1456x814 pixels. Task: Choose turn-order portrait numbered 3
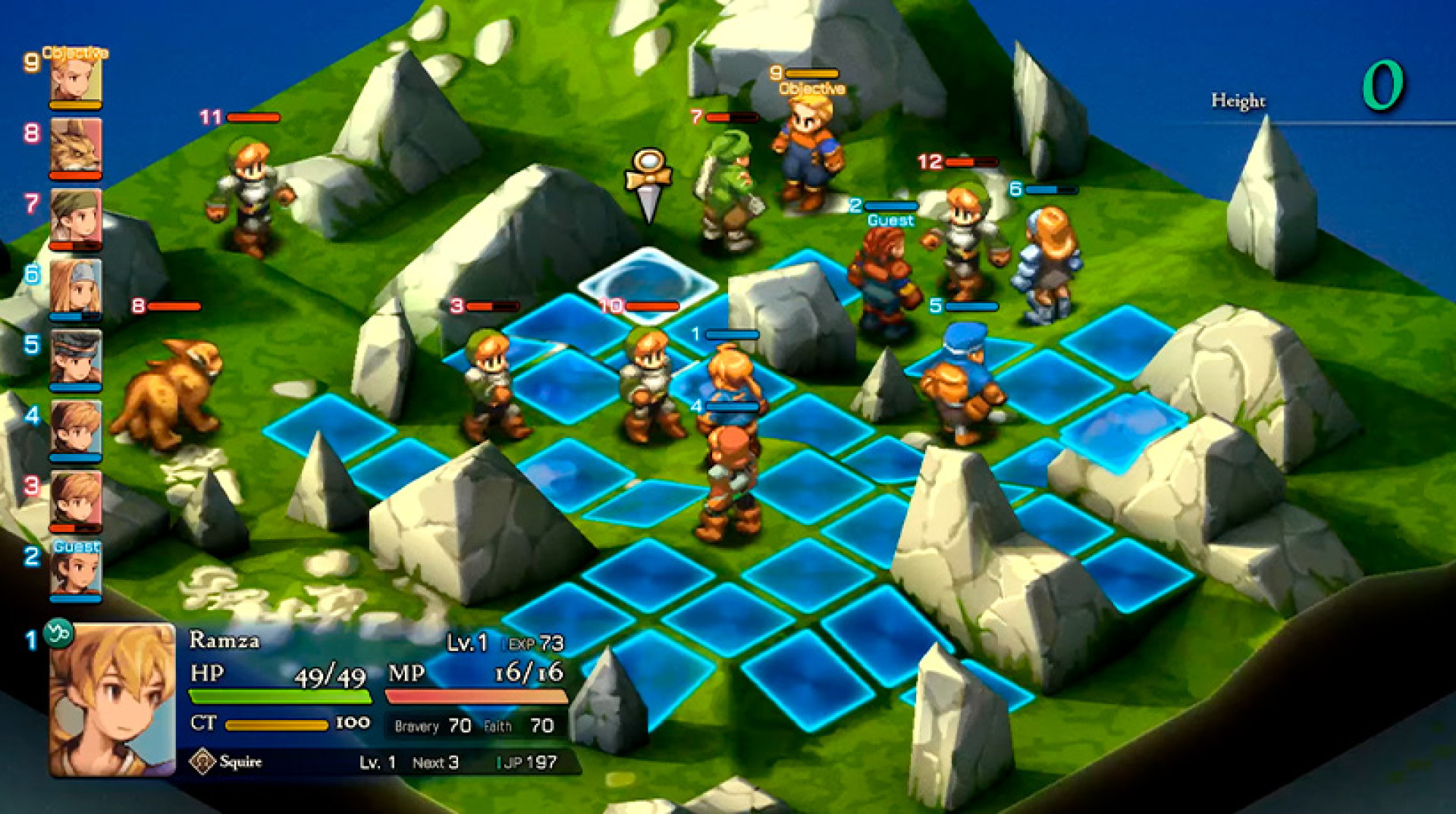tap(76, 497)
